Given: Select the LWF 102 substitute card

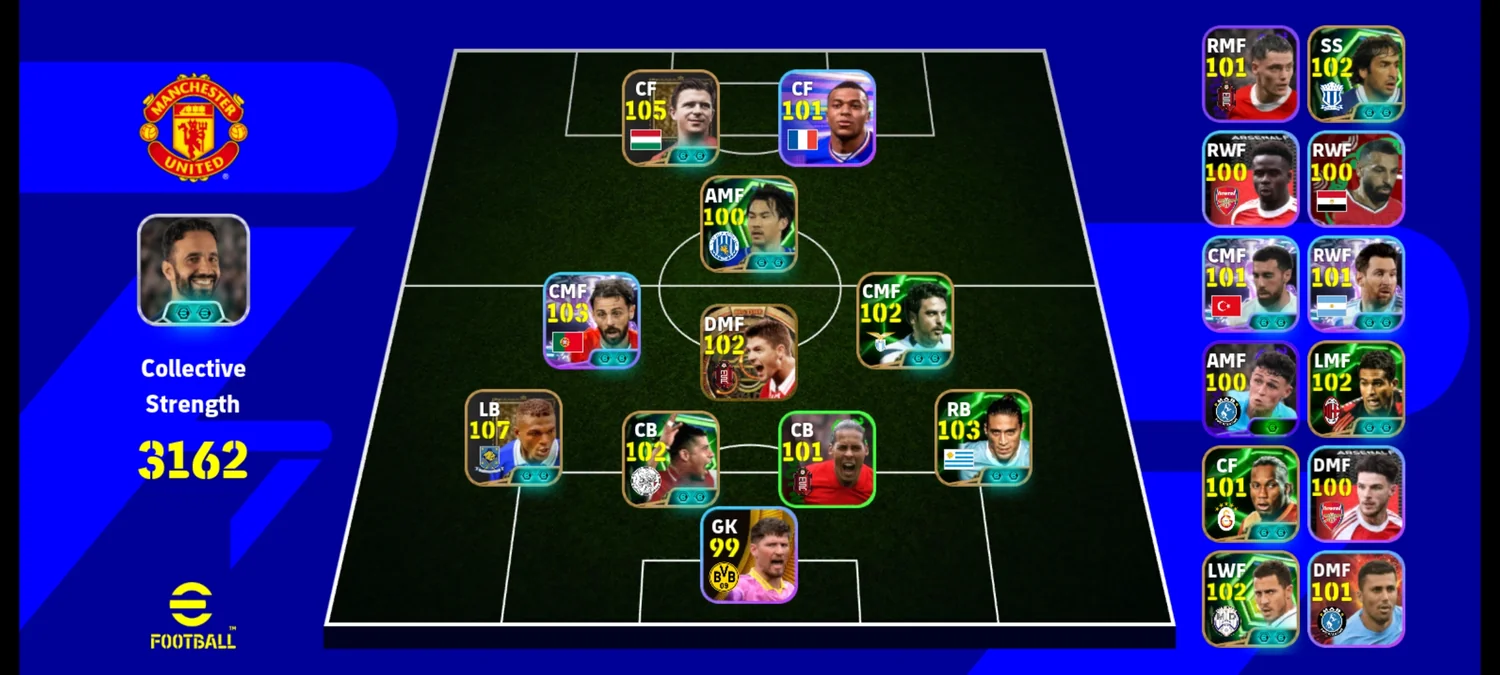Looking at the screenshot, I should pyautogui.click(x=1250, y=598).
